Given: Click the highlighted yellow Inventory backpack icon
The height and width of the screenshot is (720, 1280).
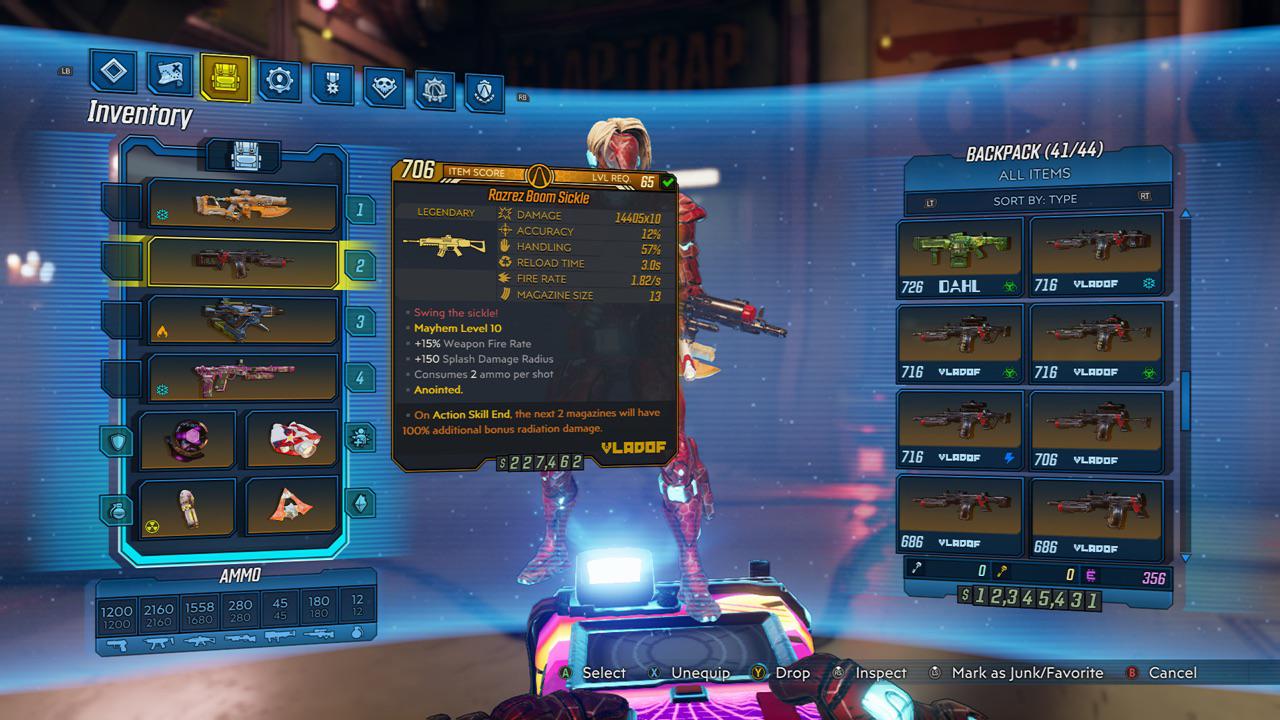Looking at the screenshot, I should point(224,78).
